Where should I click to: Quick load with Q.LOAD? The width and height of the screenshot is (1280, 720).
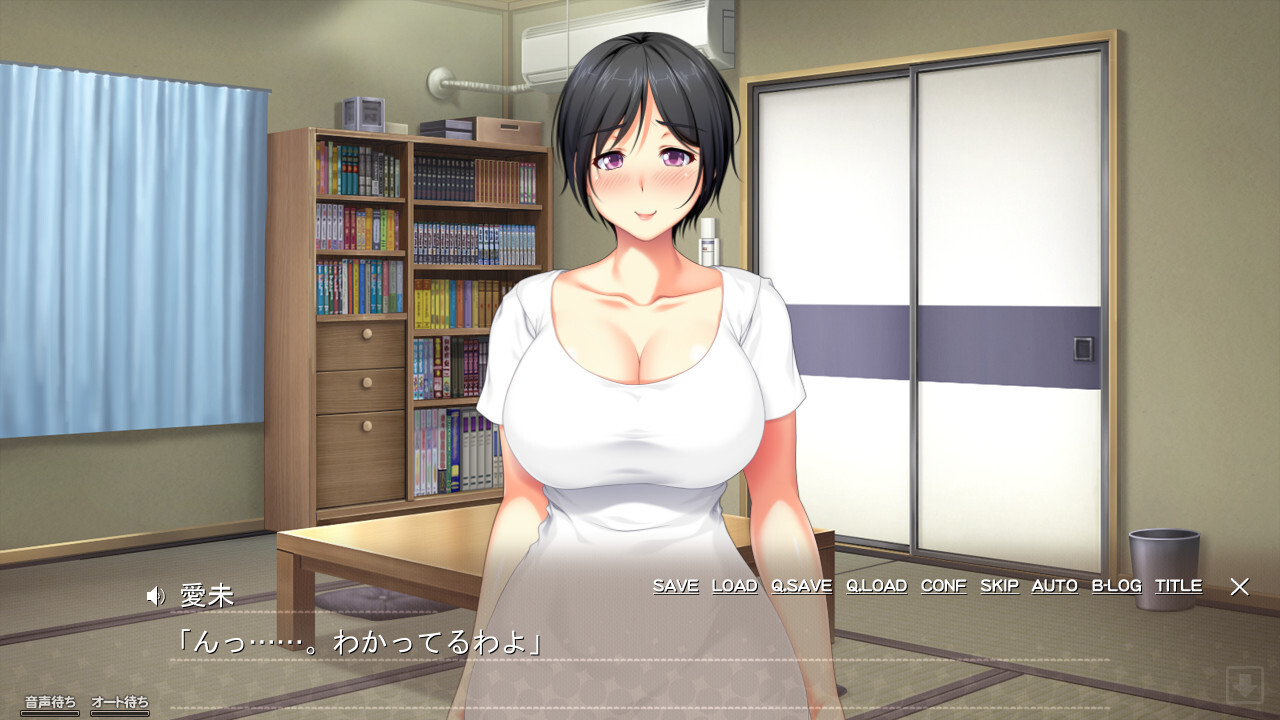click(876, 586)
